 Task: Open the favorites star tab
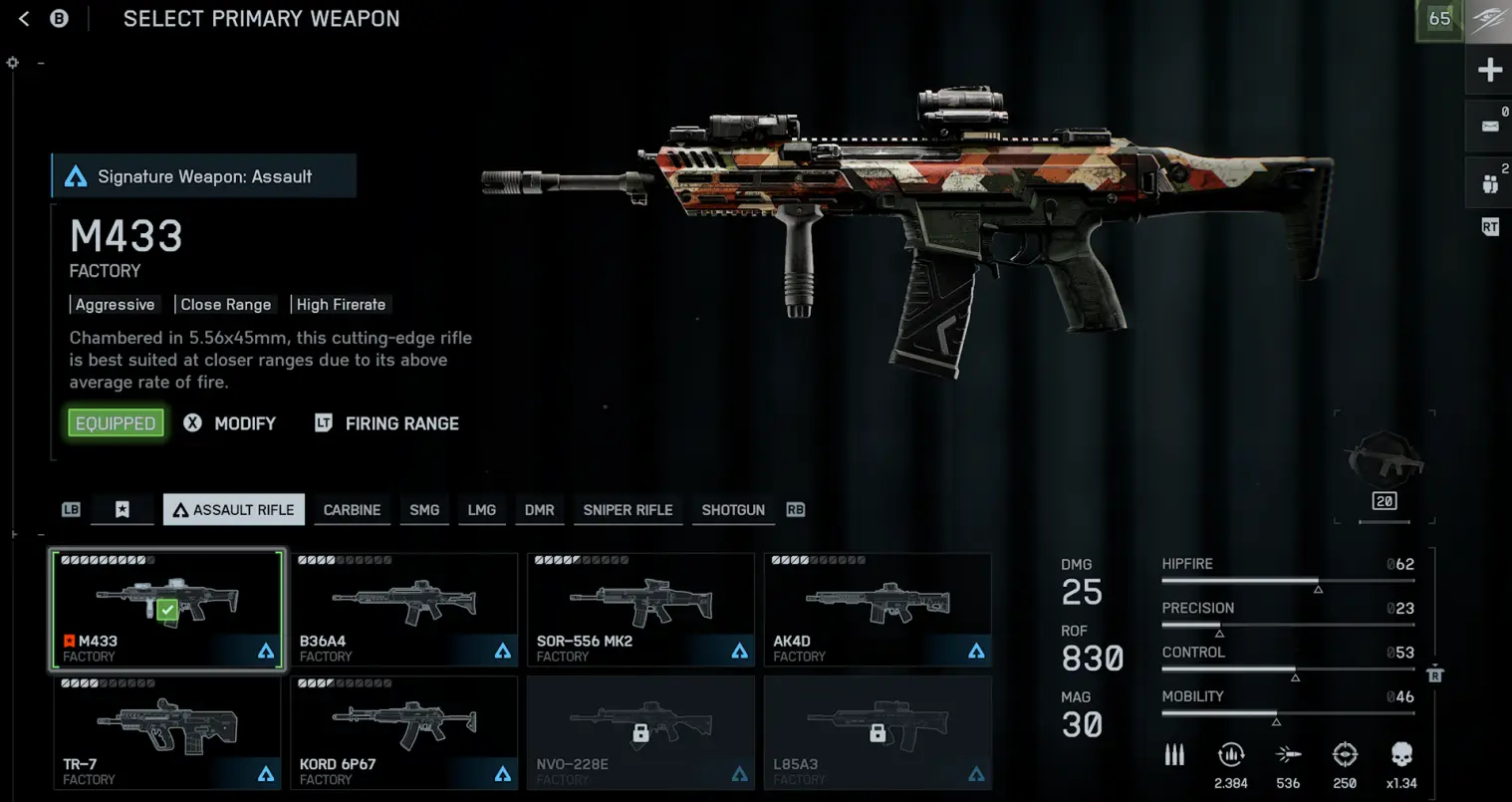(x=122, y=510)
